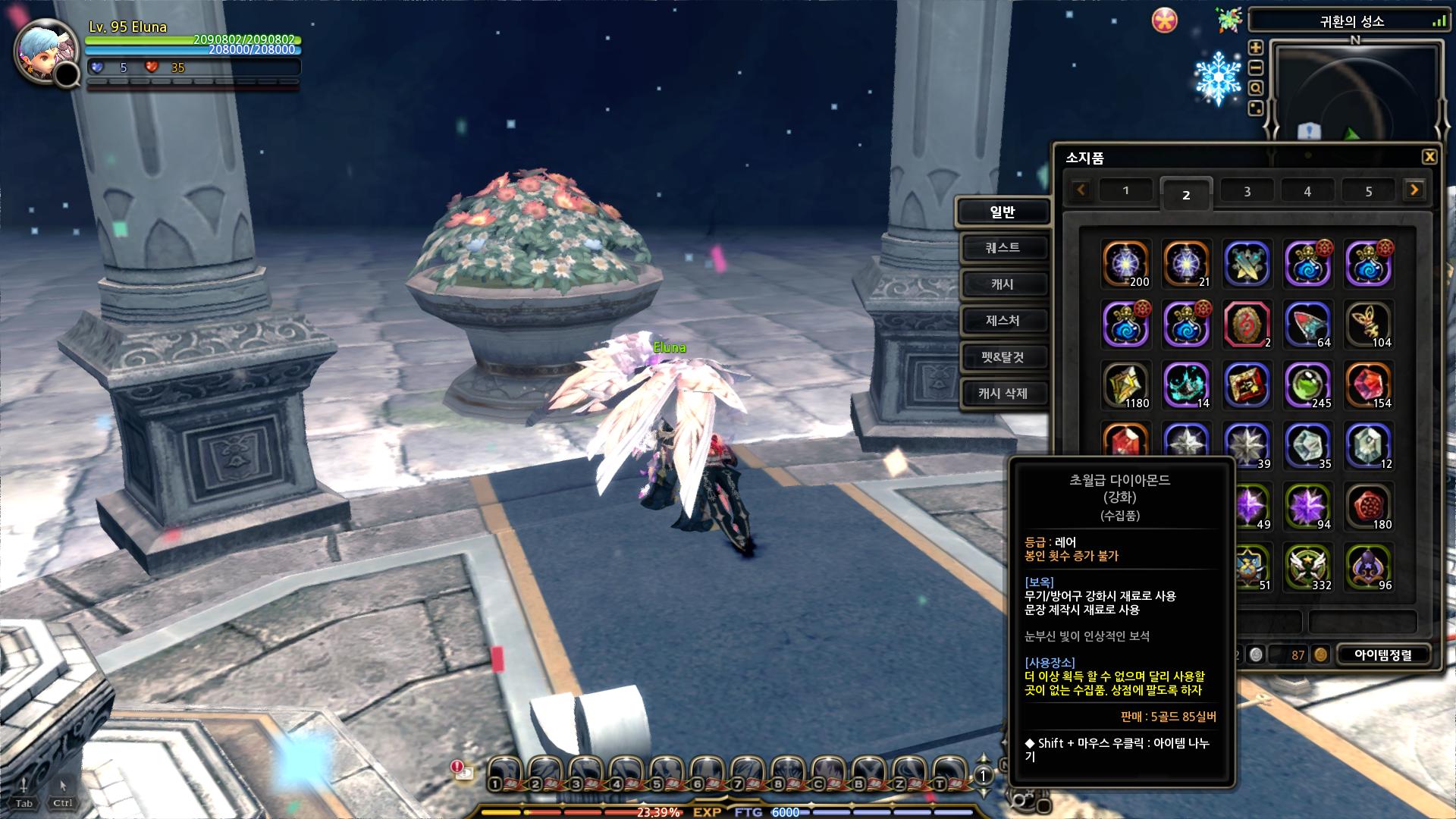Click the winged star medal stack of 332
Screen dimensions: 1456x819
1307,567
